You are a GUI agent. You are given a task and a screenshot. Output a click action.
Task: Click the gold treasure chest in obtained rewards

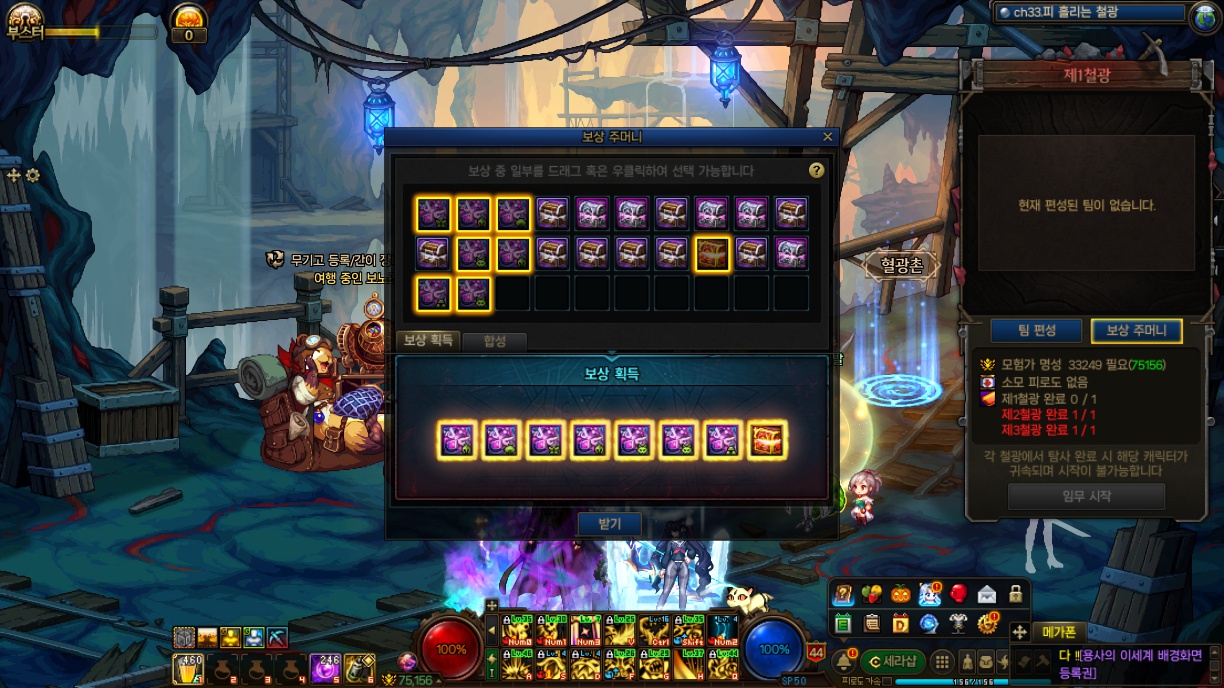(x=767, y=440)
